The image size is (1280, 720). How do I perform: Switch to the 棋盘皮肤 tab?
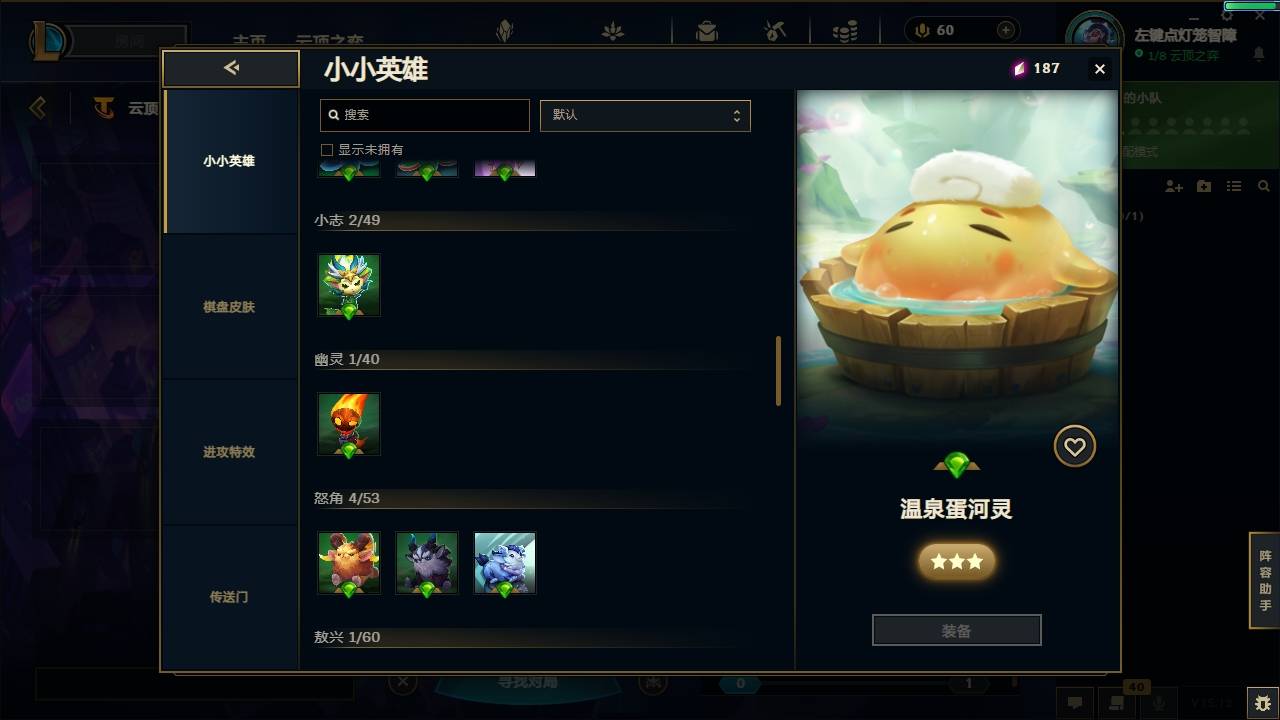(231, 307)
